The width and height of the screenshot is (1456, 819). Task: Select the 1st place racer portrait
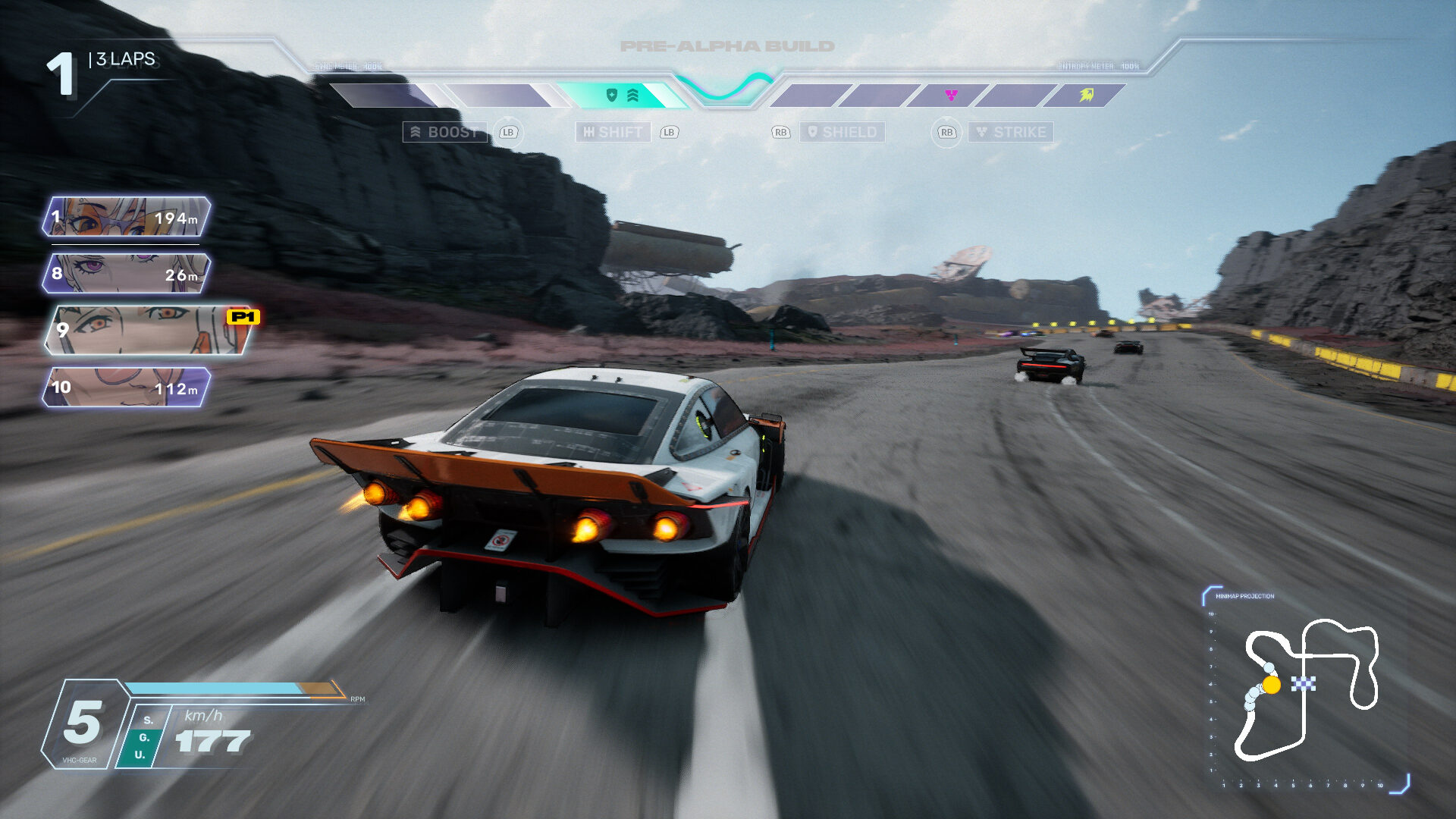pos(126,217)
